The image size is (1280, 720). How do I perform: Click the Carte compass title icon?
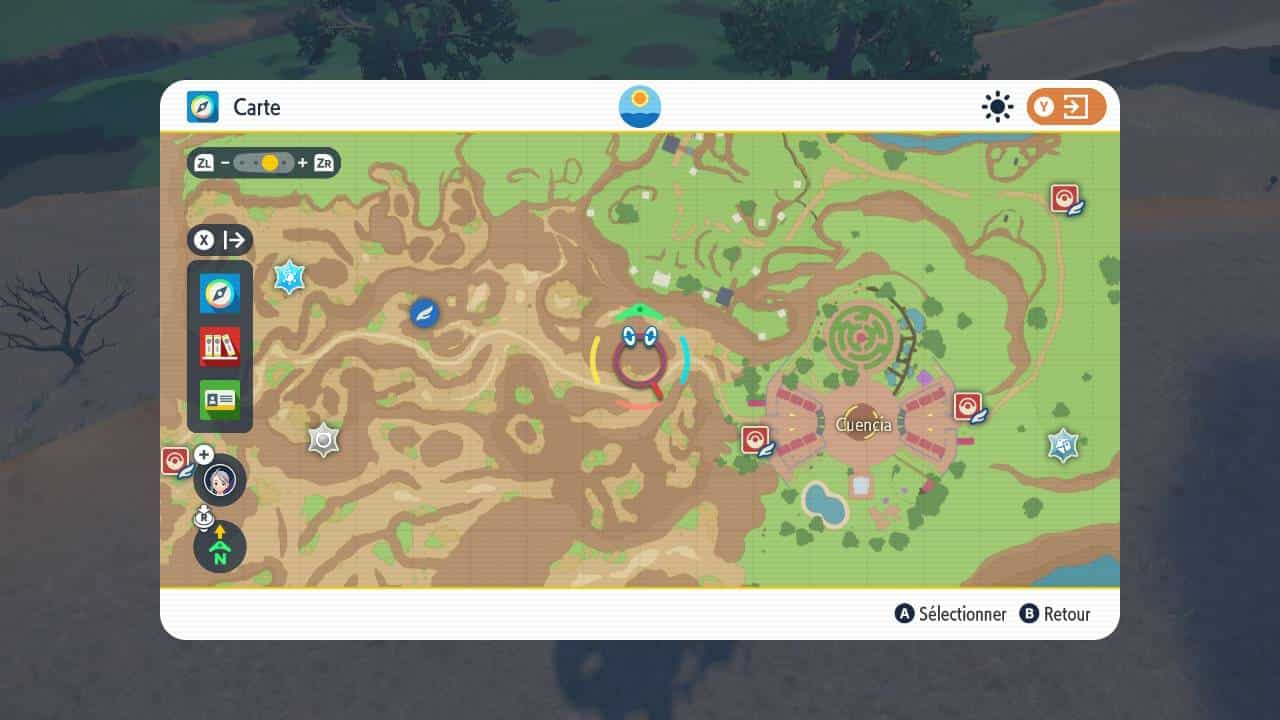(x=203, y=107)
